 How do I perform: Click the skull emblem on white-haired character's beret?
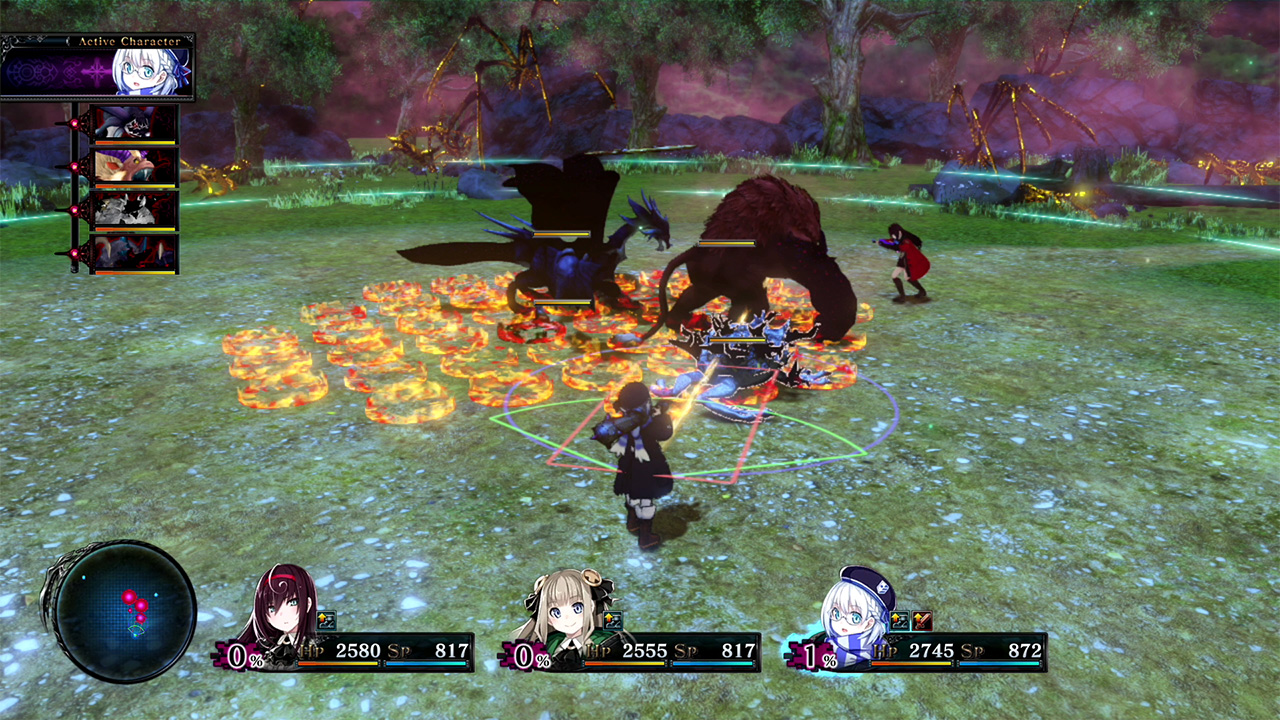point(884,585)
